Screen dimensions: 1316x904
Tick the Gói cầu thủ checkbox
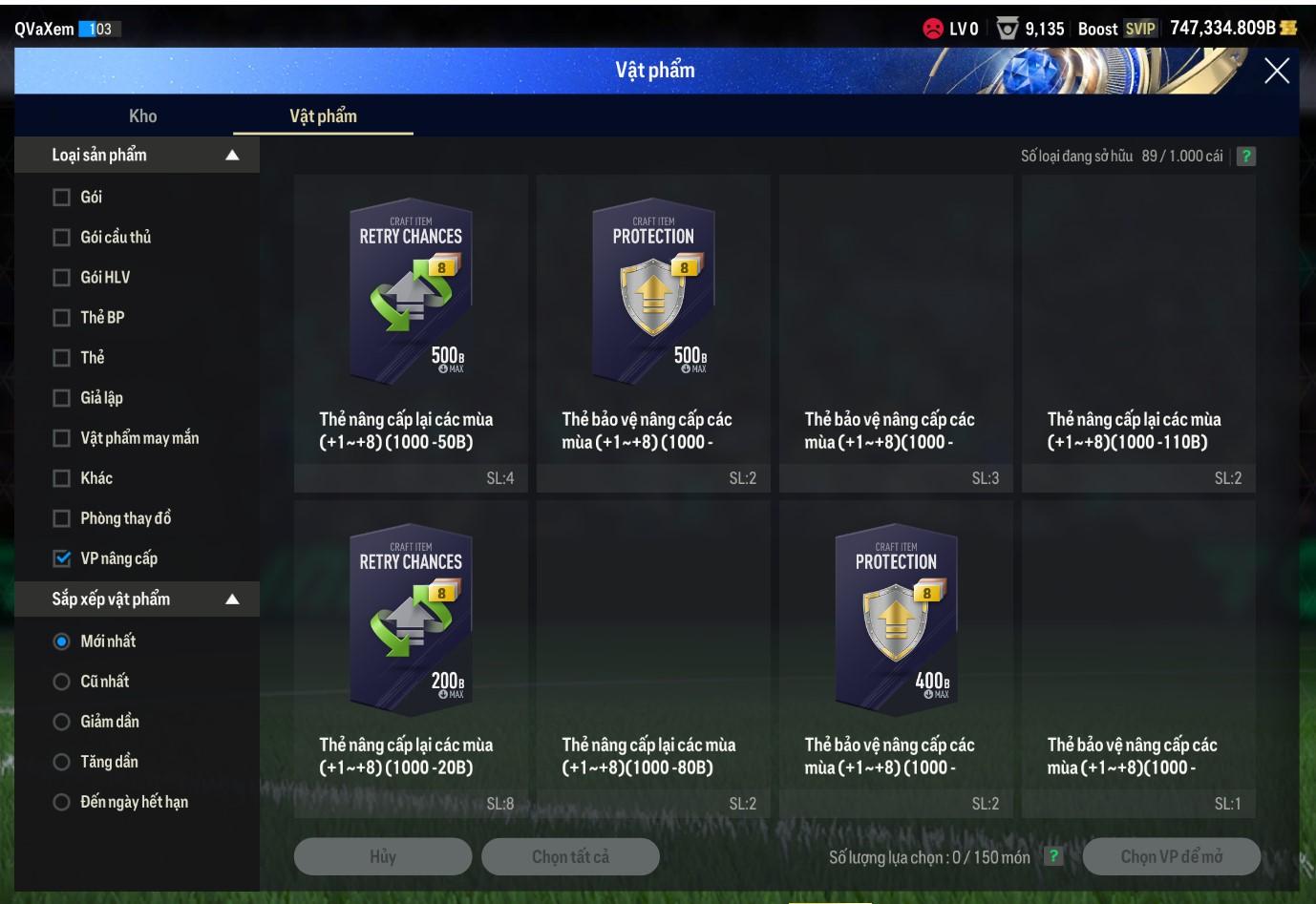pos(62,238)
